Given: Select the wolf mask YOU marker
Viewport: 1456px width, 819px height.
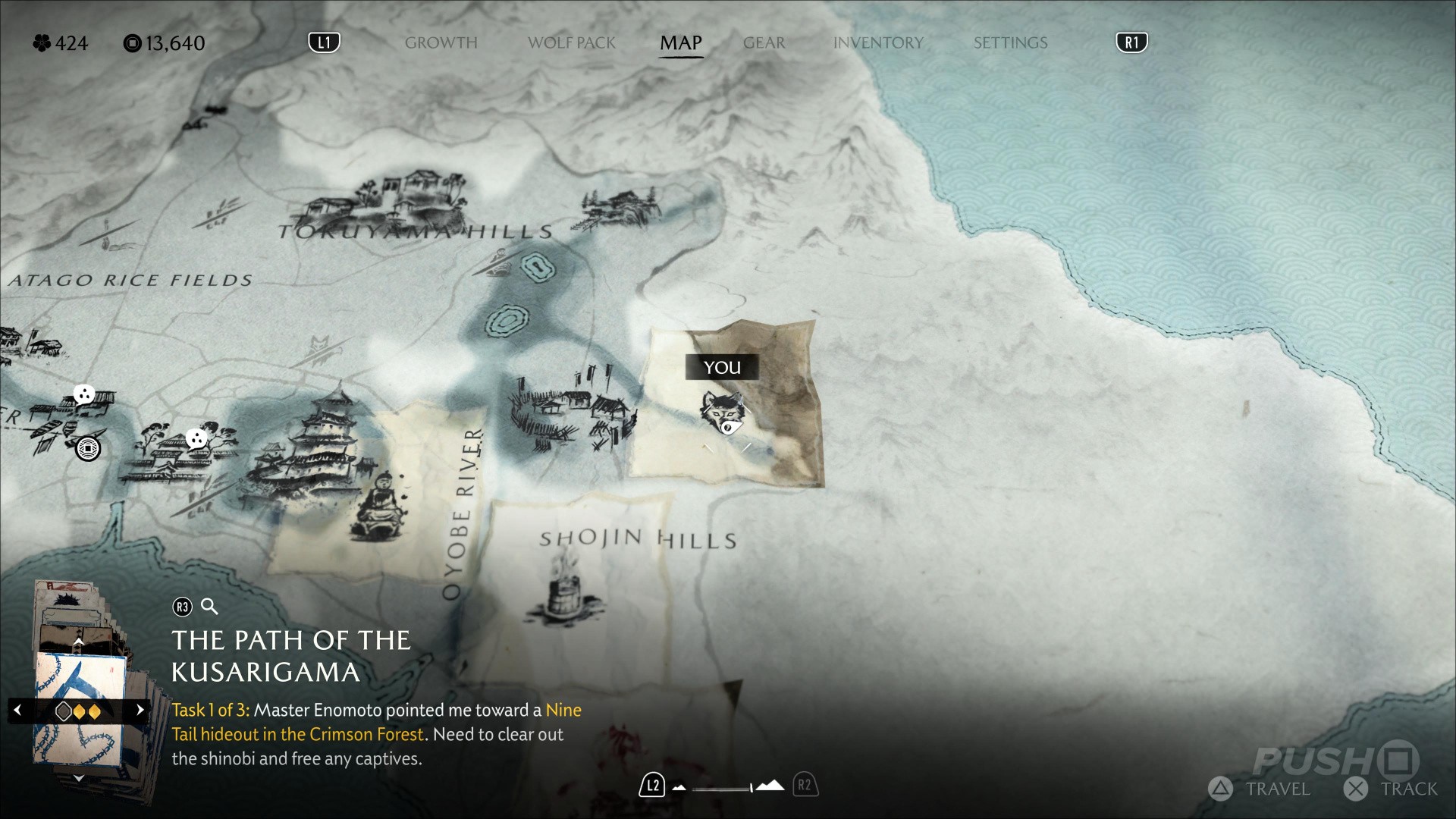Looking at the screenshot, I should (721, 413).
